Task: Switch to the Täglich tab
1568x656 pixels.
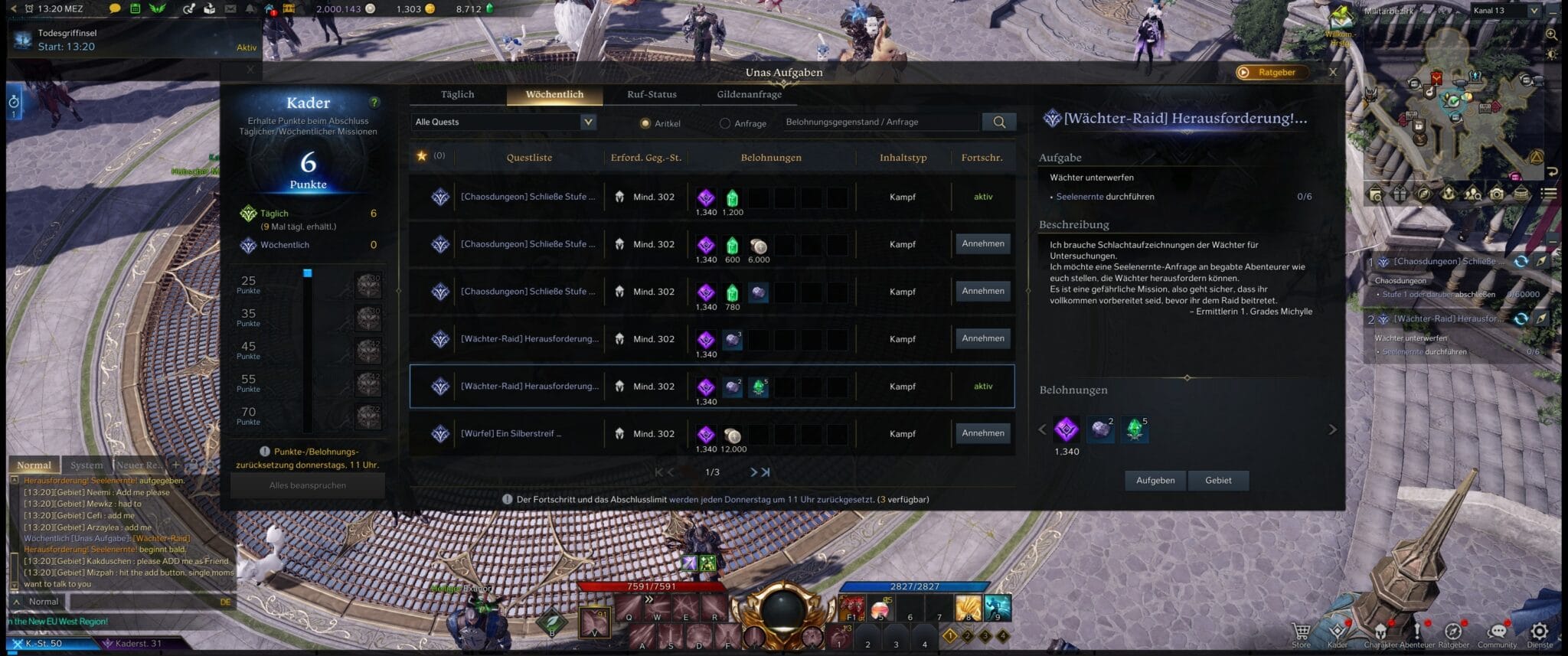Action: (x=457, y=95)
